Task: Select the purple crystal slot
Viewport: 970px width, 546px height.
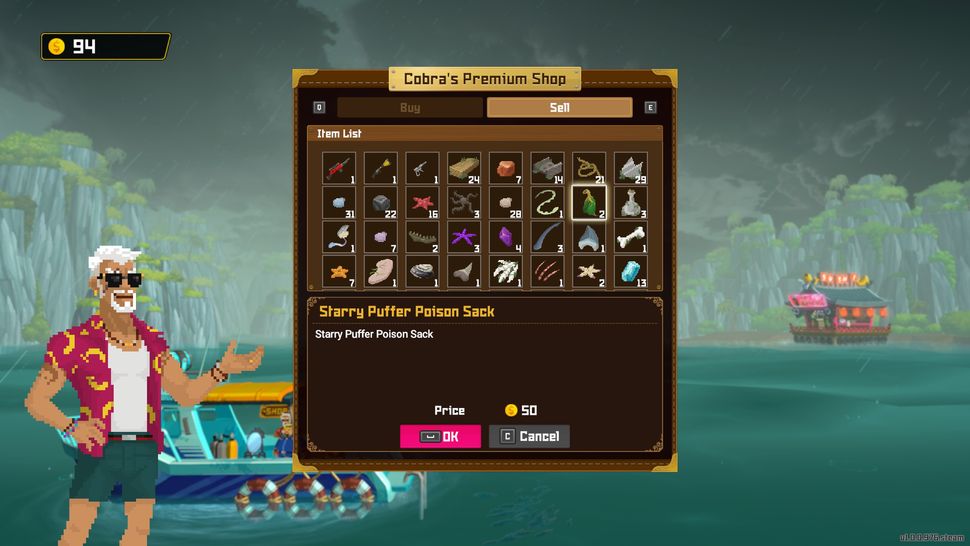Action: pyautogui.click(x=506, y=237)
